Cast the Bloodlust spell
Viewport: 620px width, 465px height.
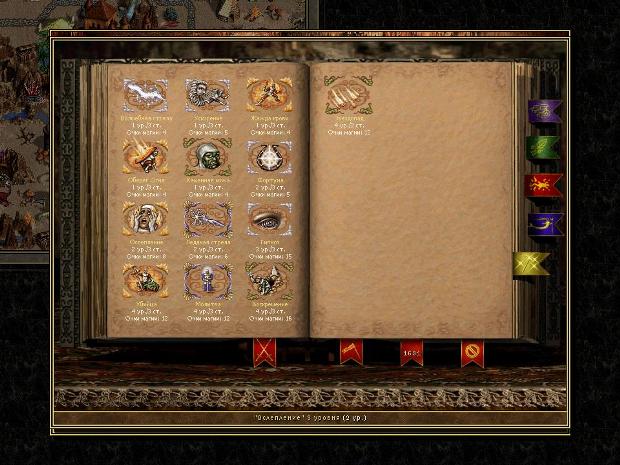pyautogui.click(x=269, y=96)
